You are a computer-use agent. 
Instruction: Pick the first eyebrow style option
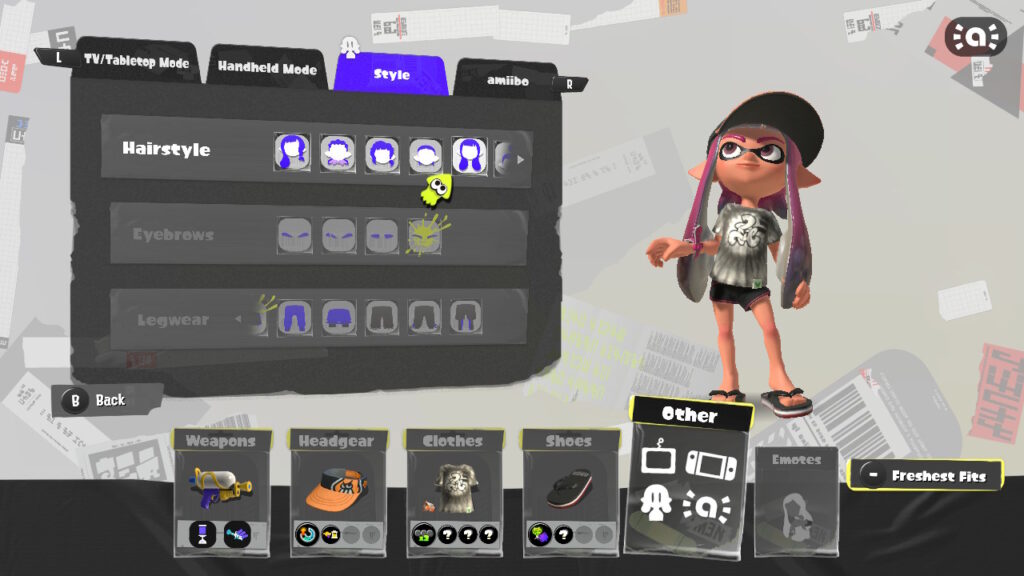(294, 235)
